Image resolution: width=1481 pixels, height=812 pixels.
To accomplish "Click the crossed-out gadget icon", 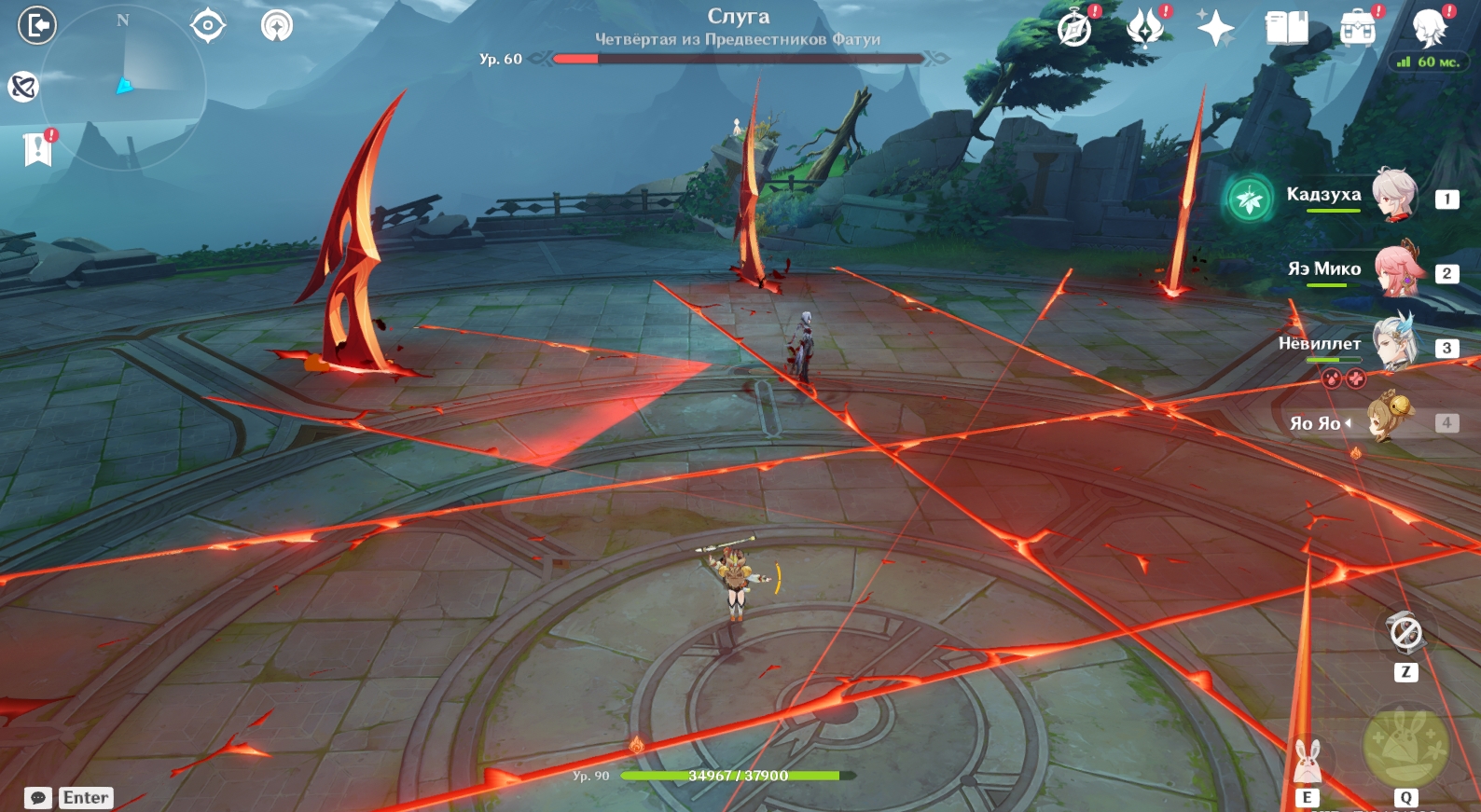I will point(1405,634).
